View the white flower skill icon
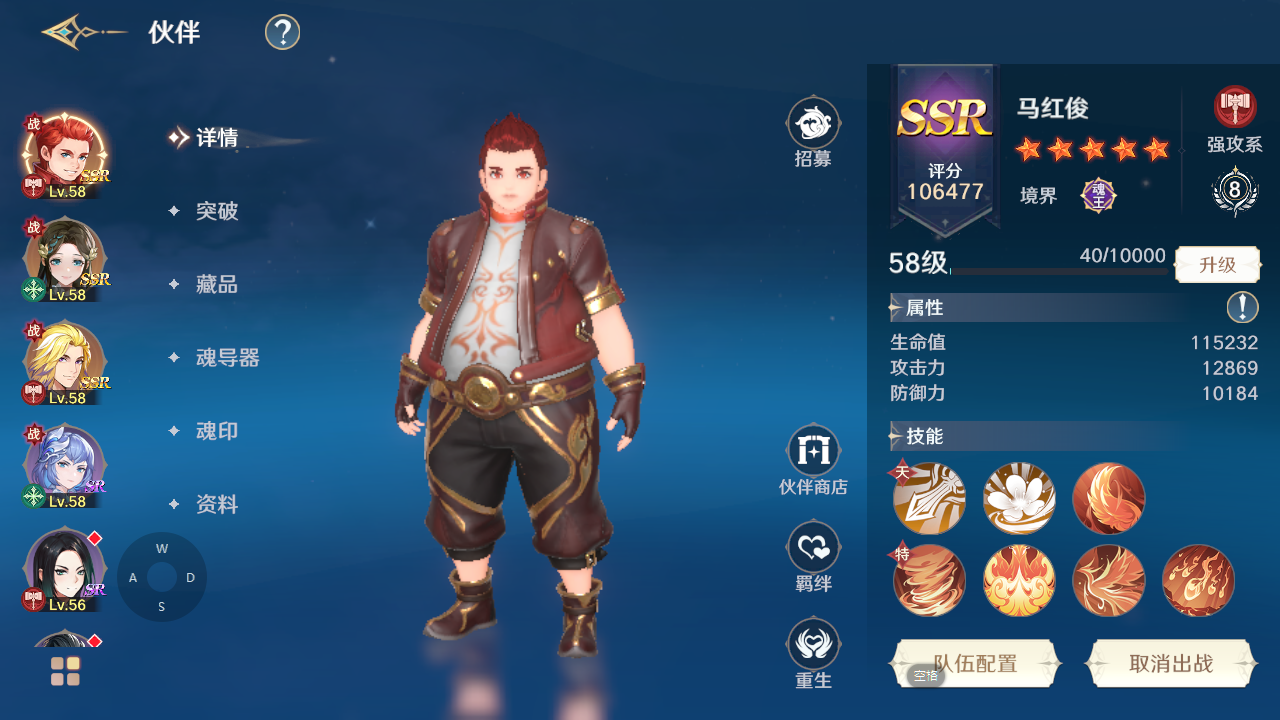The image size is (1280, 720). click(x=1019, y=497)
